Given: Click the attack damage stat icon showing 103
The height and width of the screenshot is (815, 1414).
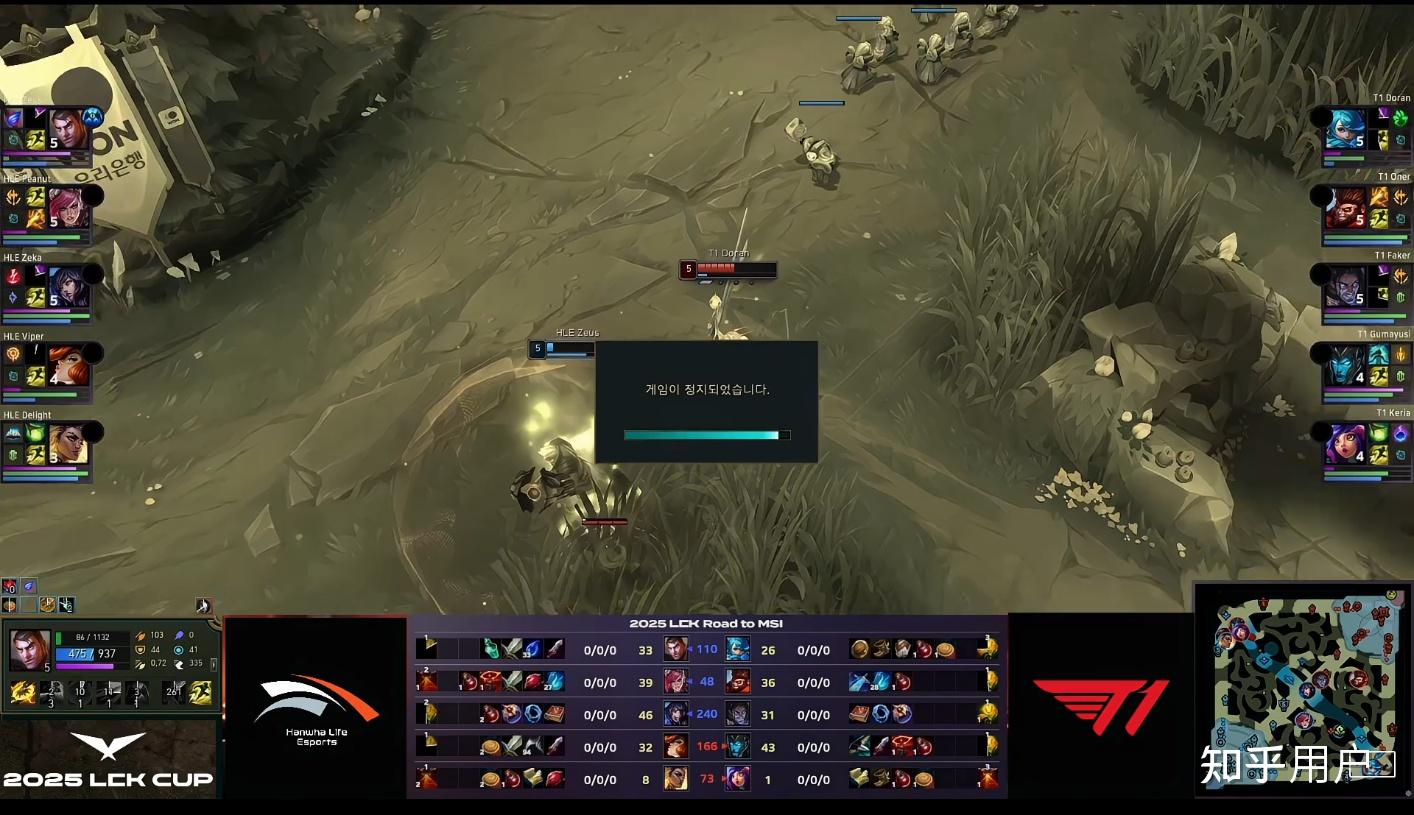Looking at the screenshot, I should point(141,634).
